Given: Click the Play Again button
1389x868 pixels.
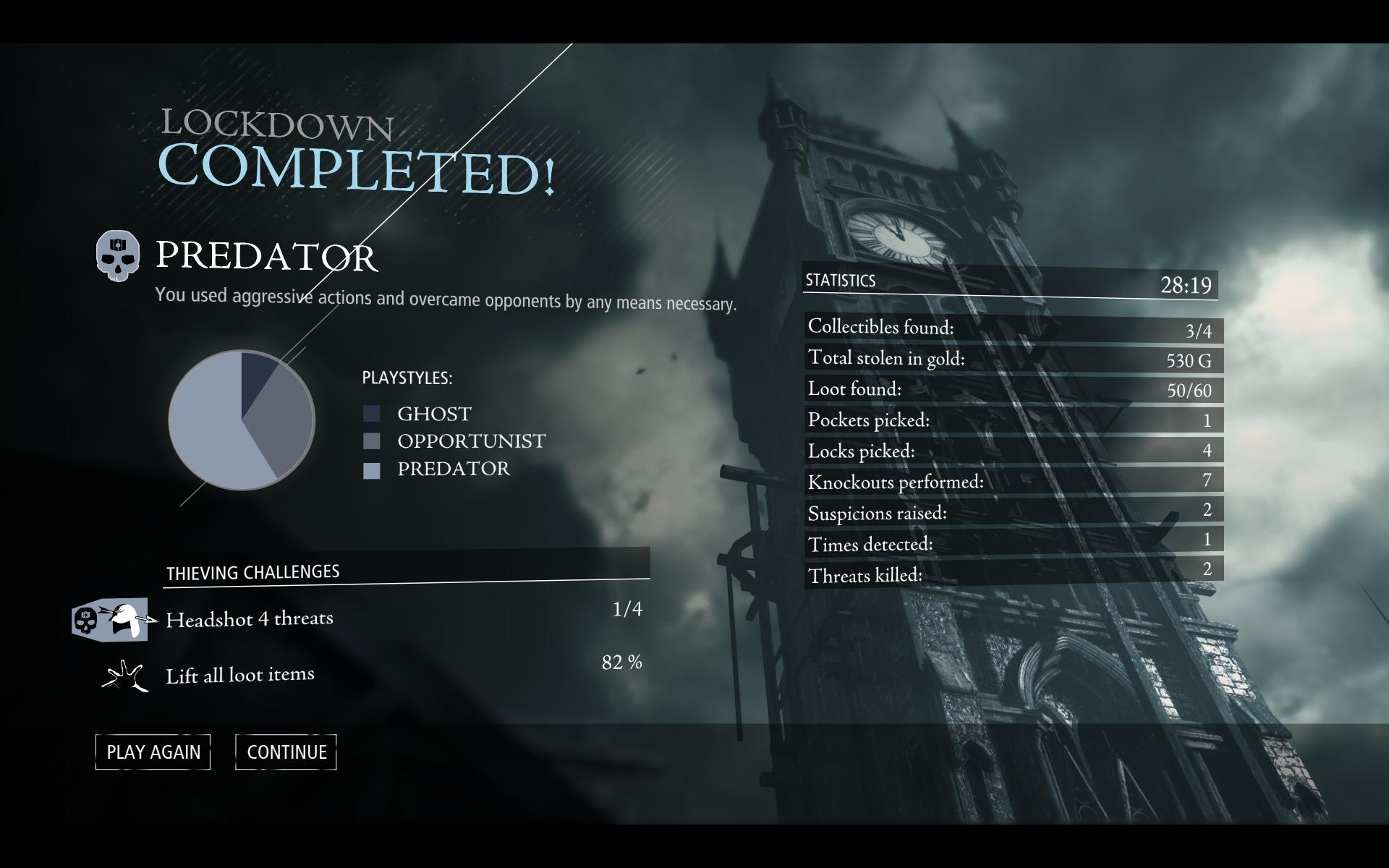Looking at the screenshot, I should [x=153, y=752].
